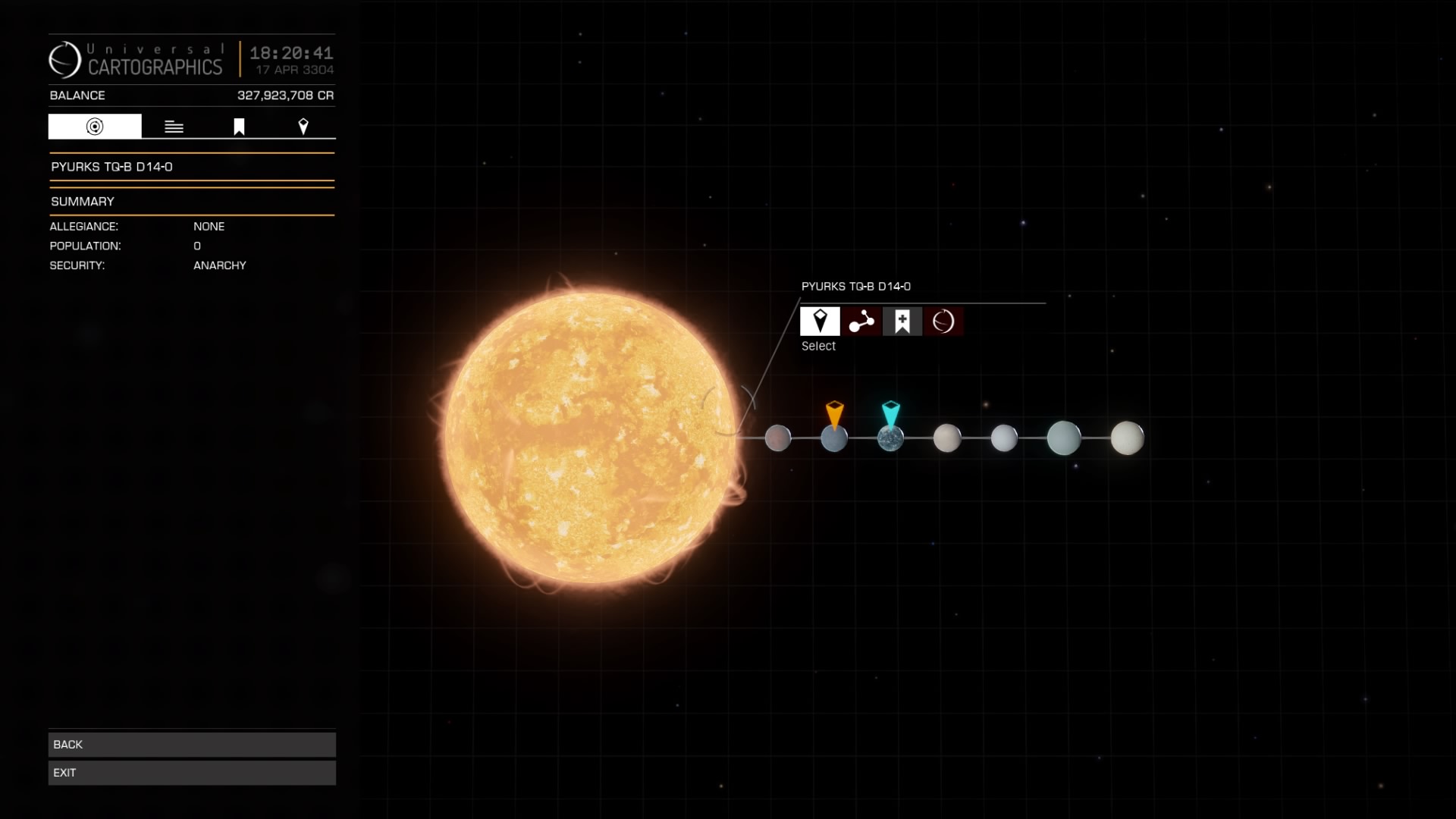Click the PYURKS TQ-B D14-0 system name header
This screenshot has width=1456, height=819.
[111, 166]
